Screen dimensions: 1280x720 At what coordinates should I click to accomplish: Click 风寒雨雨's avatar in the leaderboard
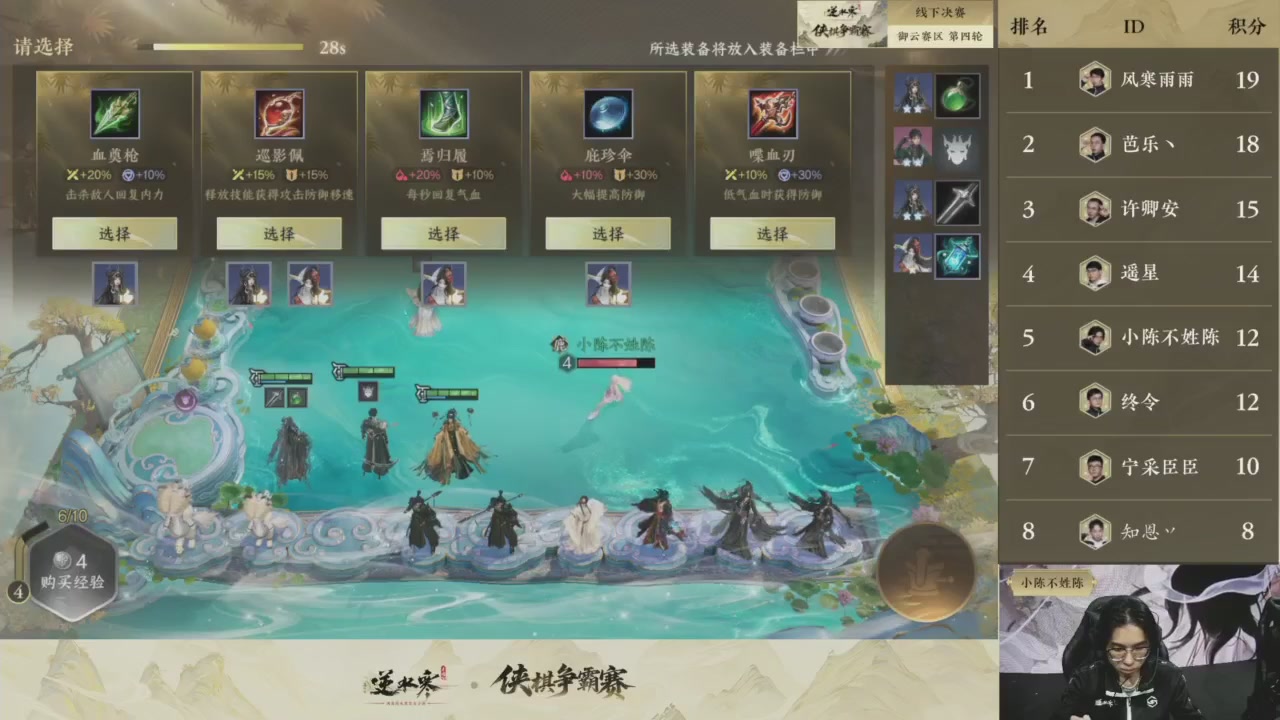coord(1094,79)
